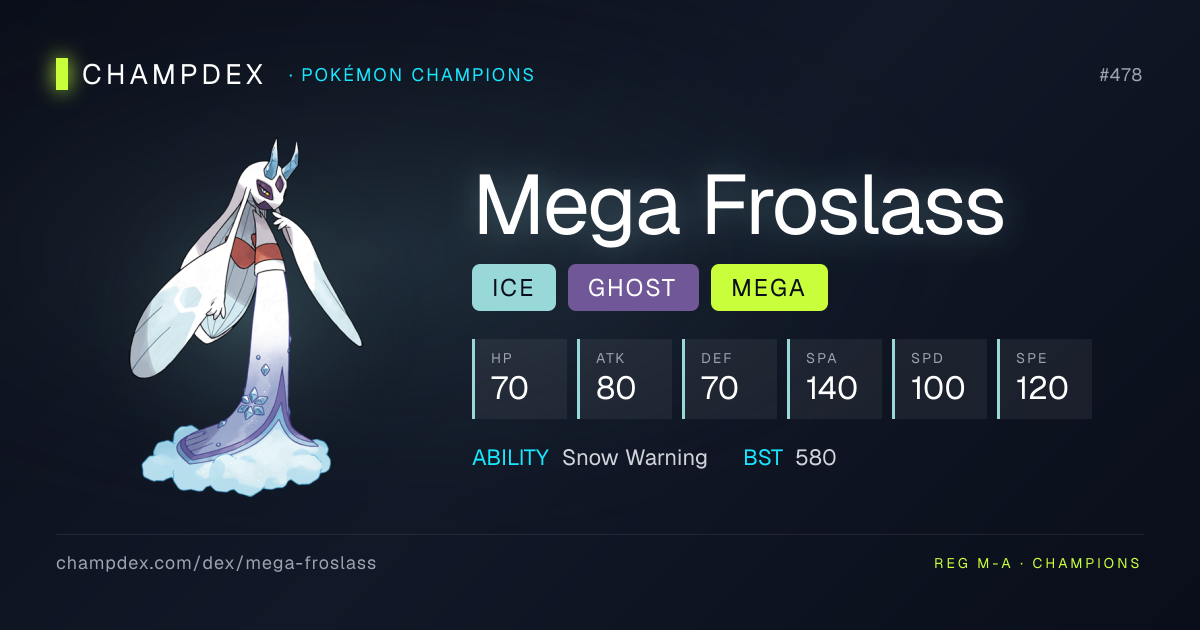Screen dimensions: 1200x630
Task: Follow the champdex.com/dex/mega-froslass link
Action: (216, 563)
